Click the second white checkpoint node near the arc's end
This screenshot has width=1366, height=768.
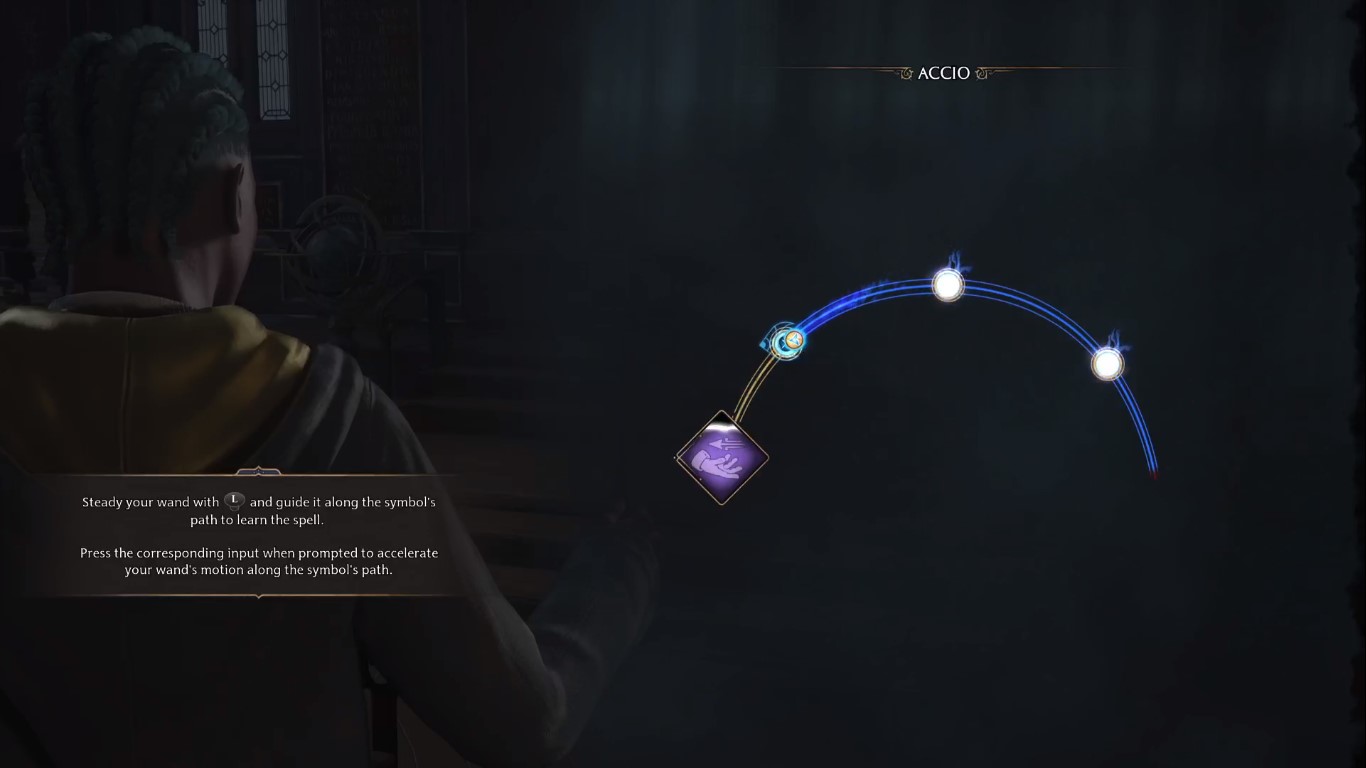coord(1108,363)
